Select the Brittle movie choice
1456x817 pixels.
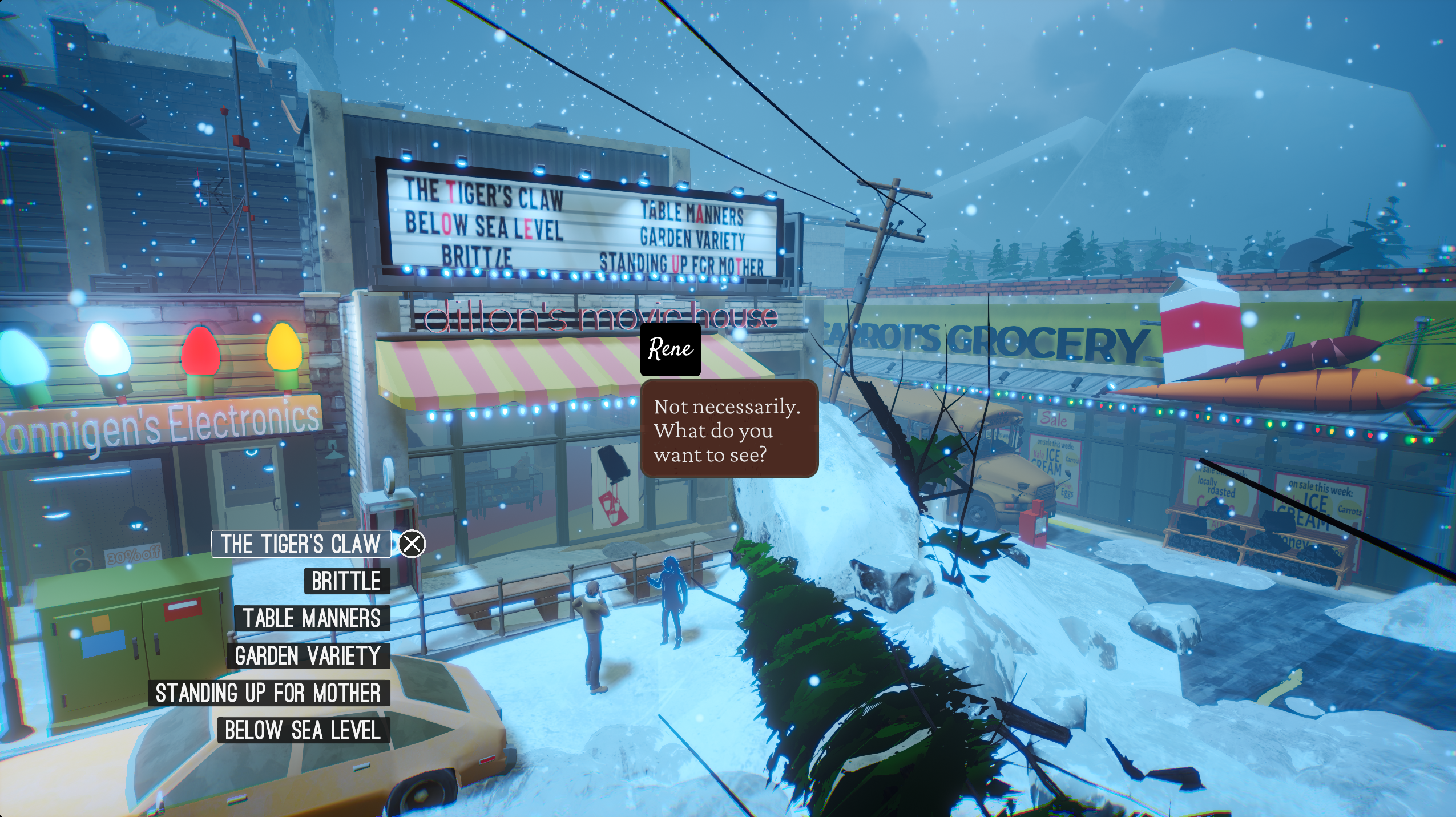(346, 581)
